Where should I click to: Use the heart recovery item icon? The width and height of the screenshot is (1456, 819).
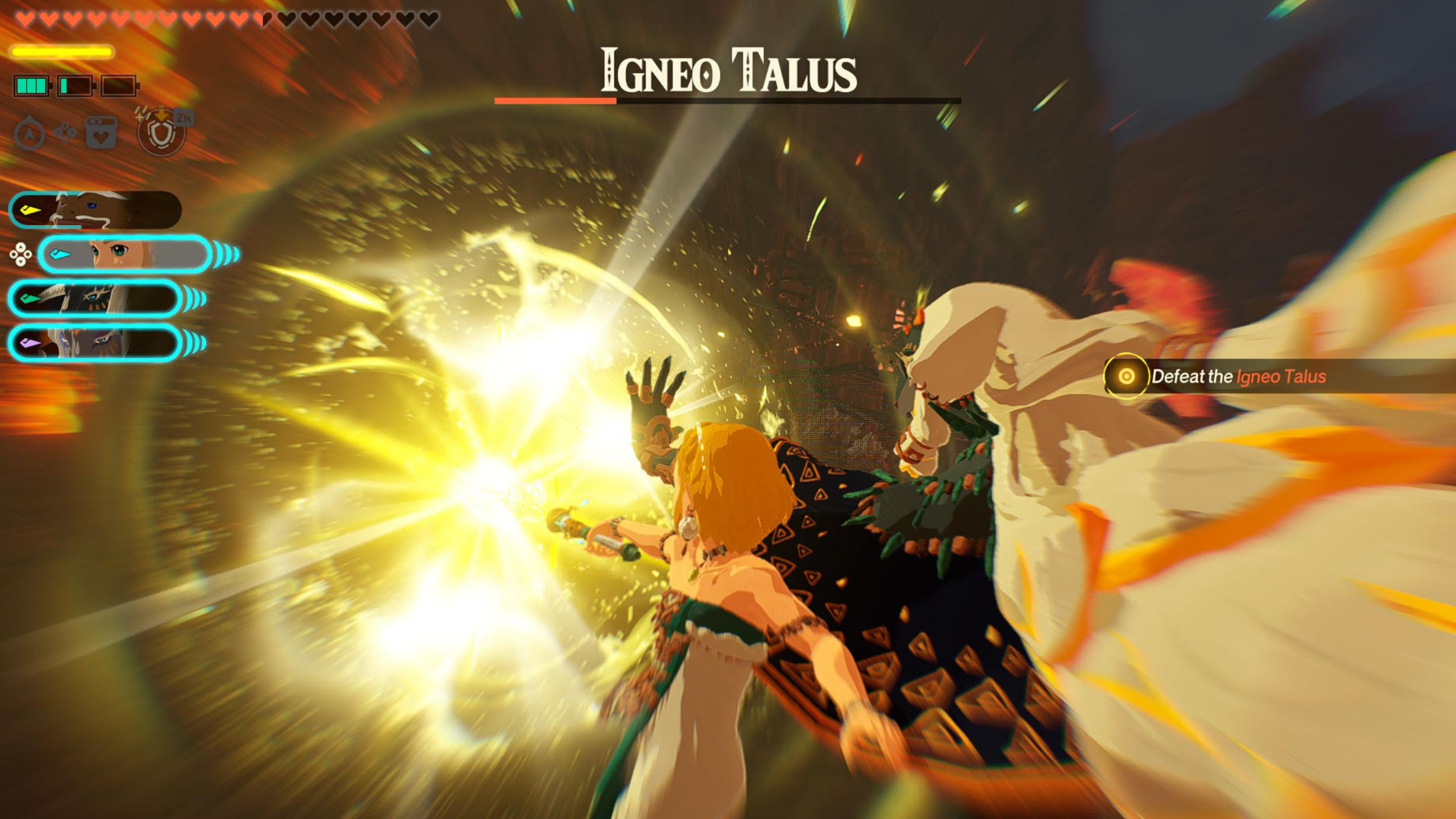(101, 133)
